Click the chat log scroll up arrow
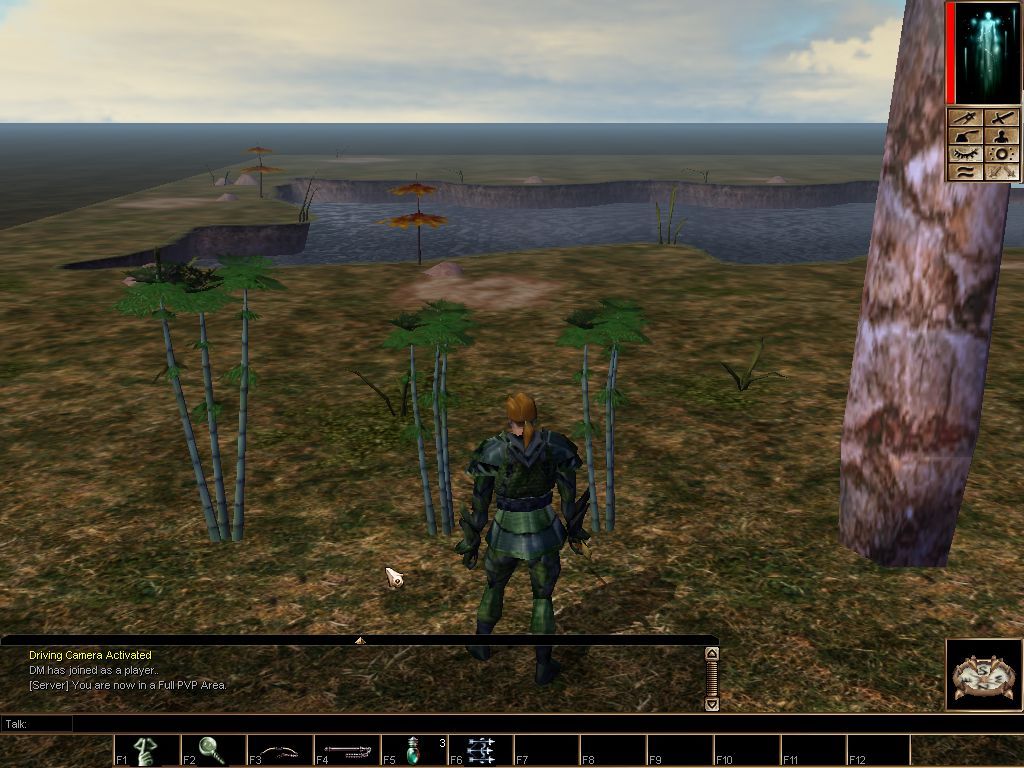 point(711,654)
